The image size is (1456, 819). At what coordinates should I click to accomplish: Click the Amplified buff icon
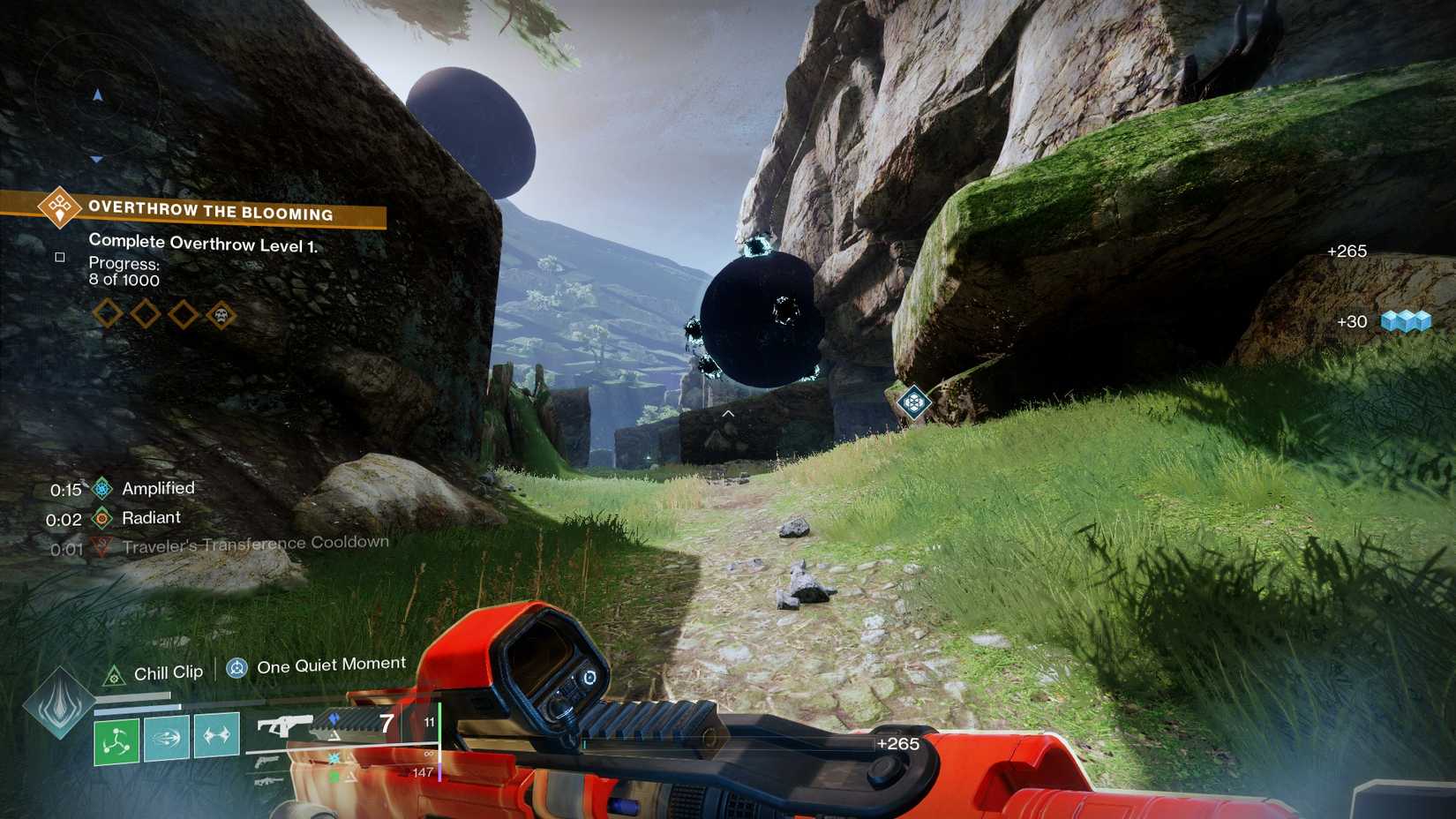(103, 487)
